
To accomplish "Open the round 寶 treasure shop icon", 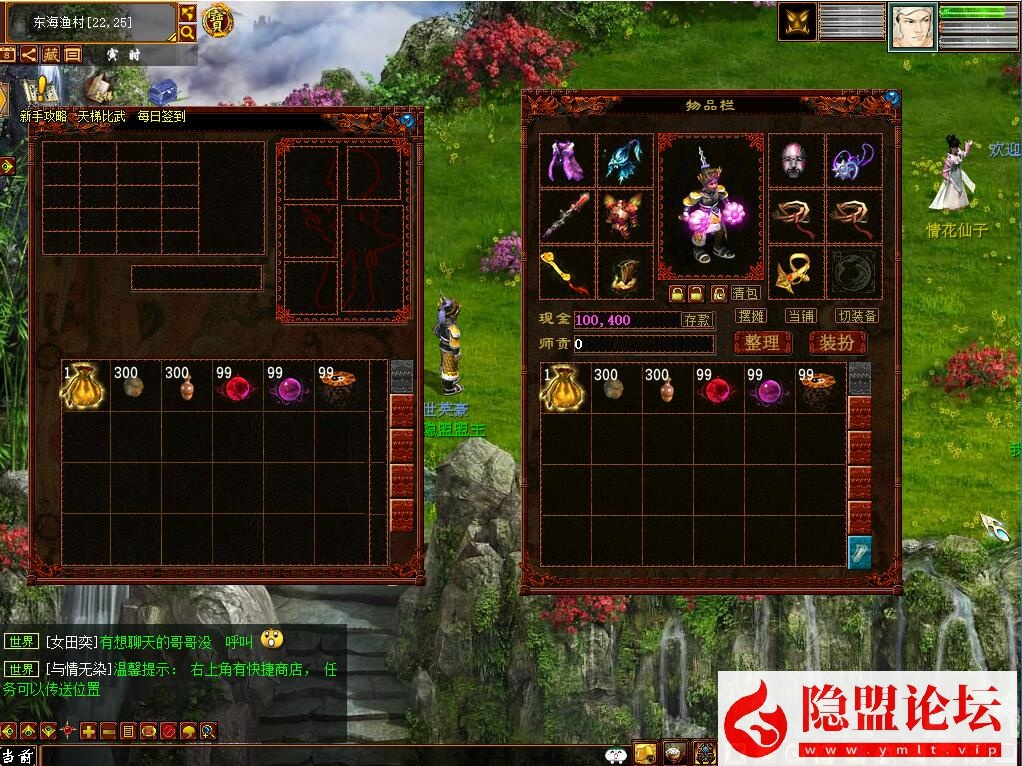I will click(216, 21).
